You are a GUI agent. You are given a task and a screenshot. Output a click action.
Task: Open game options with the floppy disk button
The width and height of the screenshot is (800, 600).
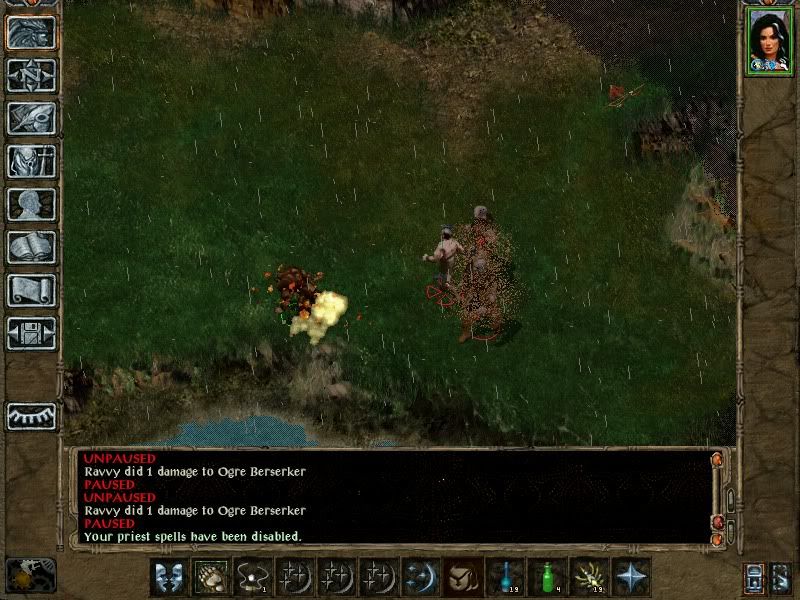31,333
